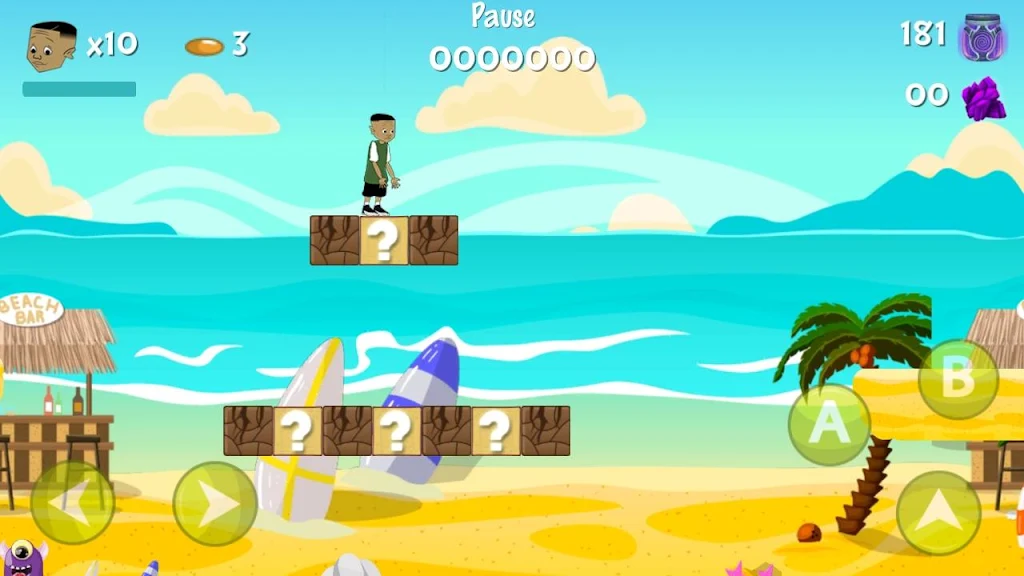Viewport: 1024px width, 576px height.
Task: Tap the up arrow jump button
Action: coord(938,512)
